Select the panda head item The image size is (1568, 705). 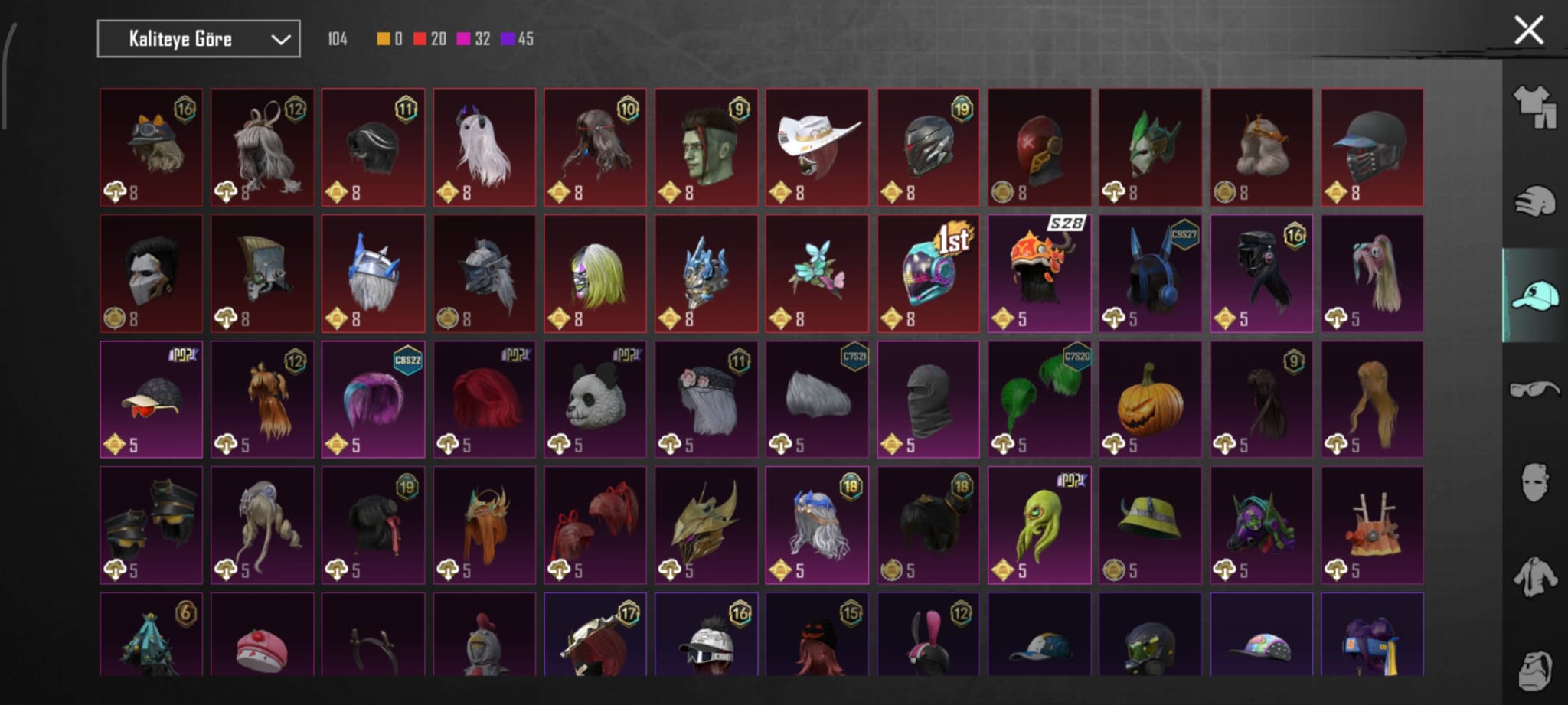coord(595,400)
